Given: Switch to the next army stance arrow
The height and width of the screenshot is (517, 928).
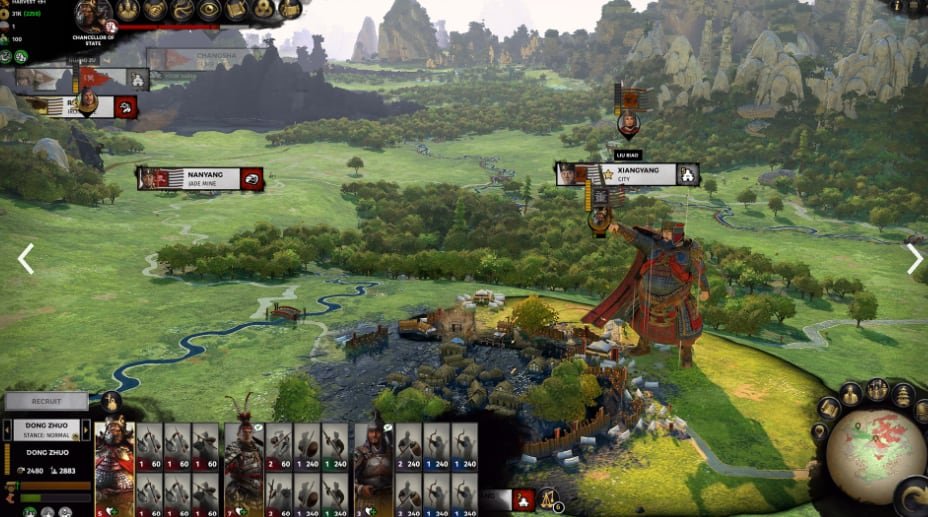Looking at the screenshot, I should pos(86,431).
